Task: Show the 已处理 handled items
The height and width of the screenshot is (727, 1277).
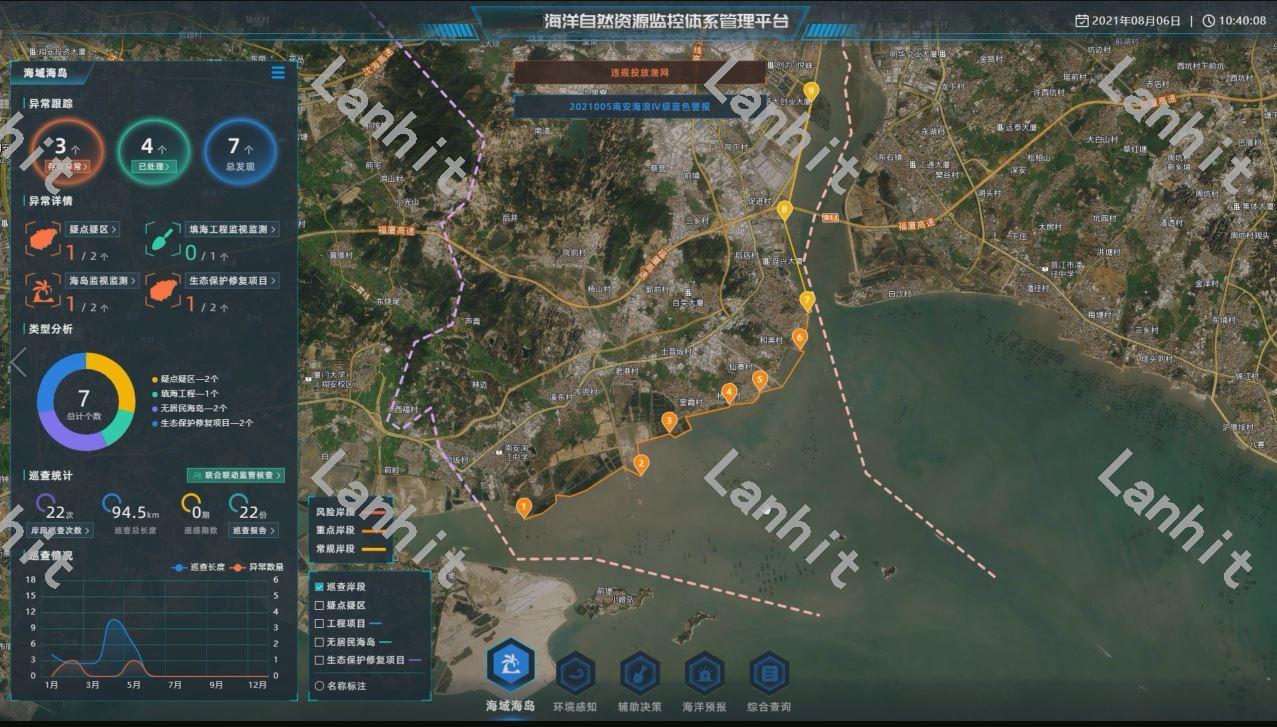Action: tap(154, 167)
